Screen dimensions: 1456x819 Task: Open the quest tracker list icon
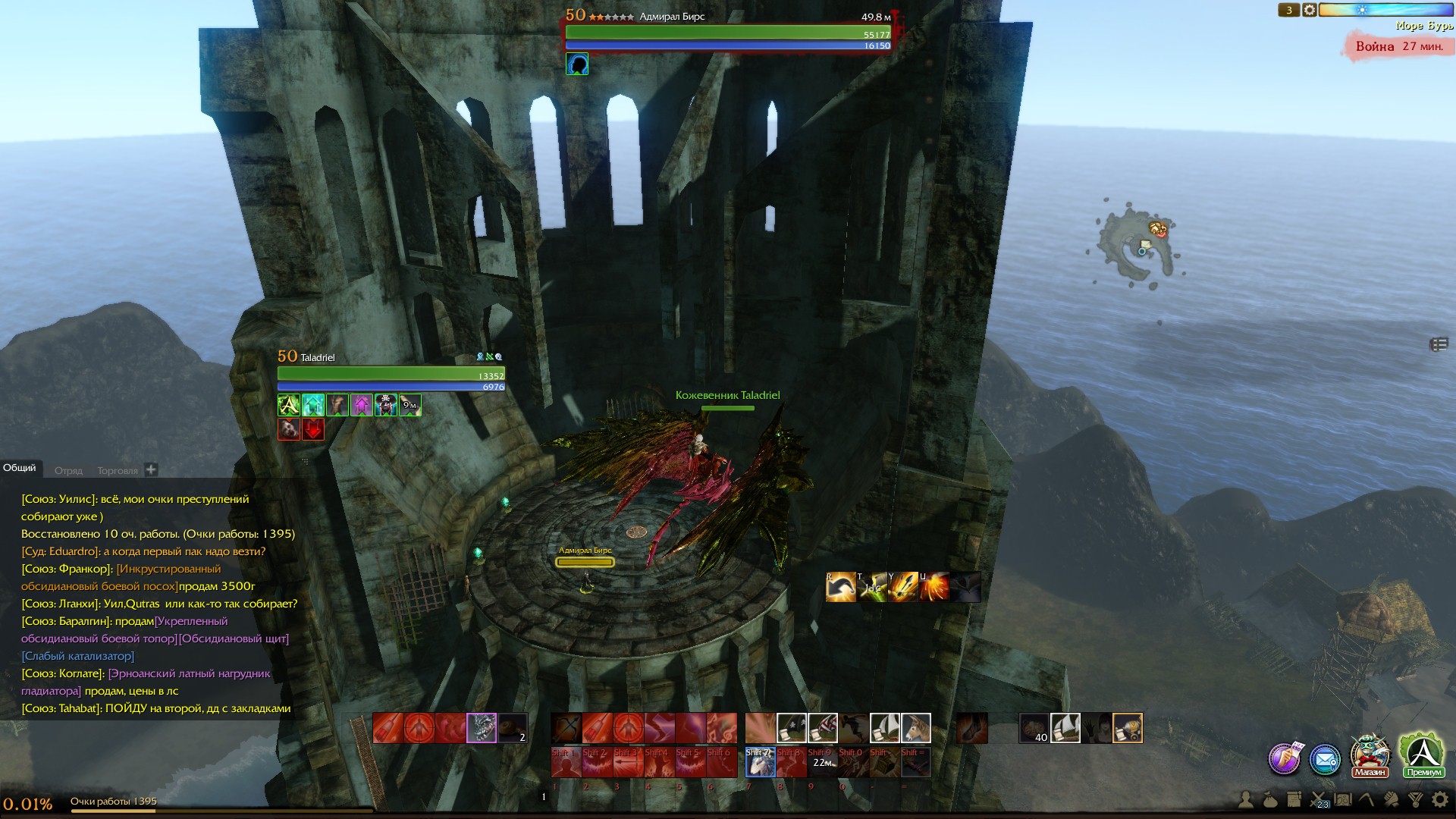[1439, 345]
